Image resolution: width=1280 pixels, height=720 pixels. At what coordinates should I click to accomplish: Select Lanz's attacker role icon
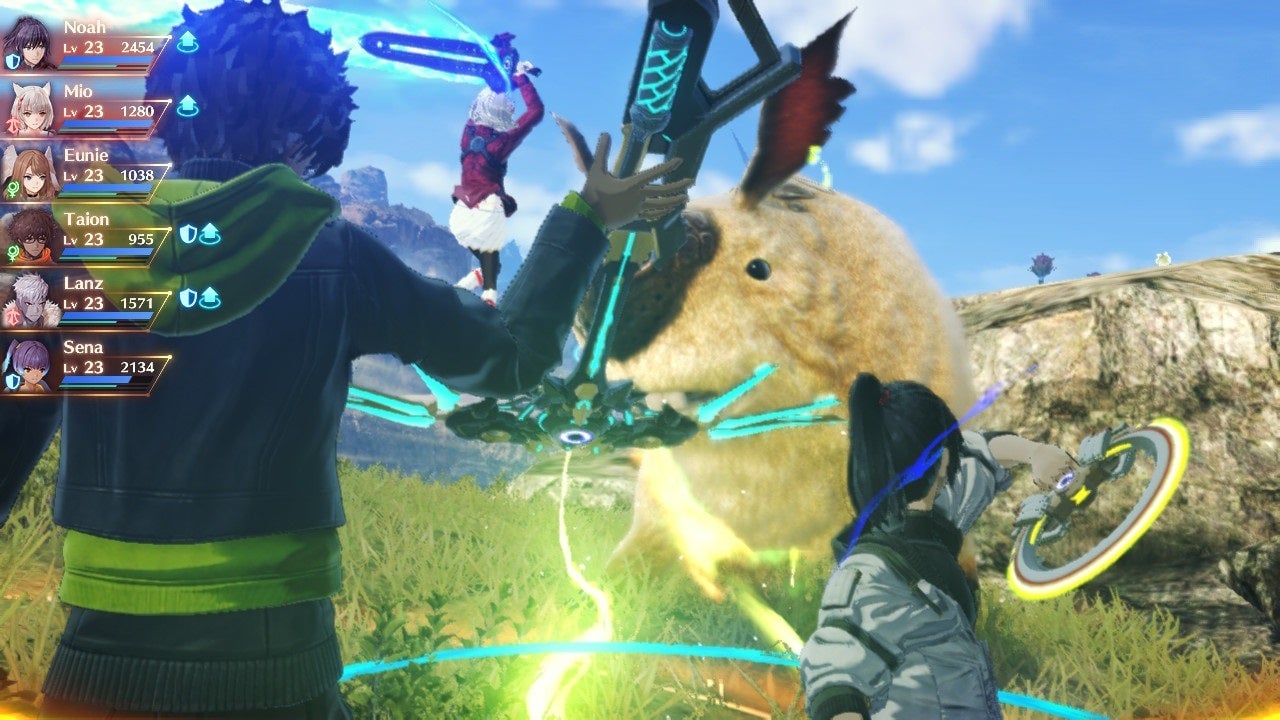pos(14,315)
